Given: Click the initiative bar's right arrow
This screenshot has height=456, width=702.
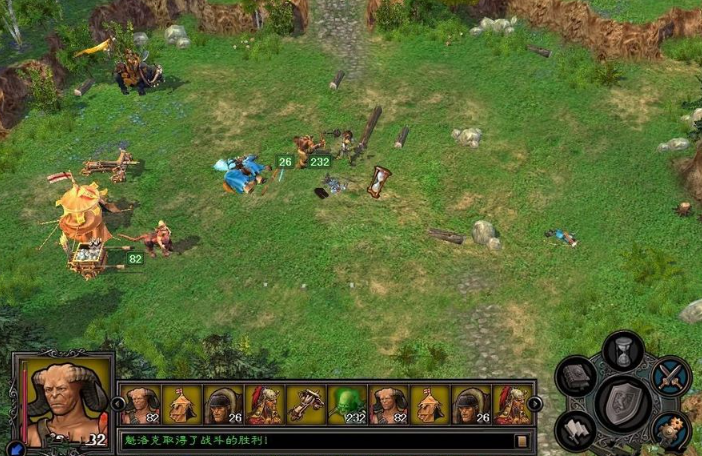Looking at the screenshot, I should point(535,404).
